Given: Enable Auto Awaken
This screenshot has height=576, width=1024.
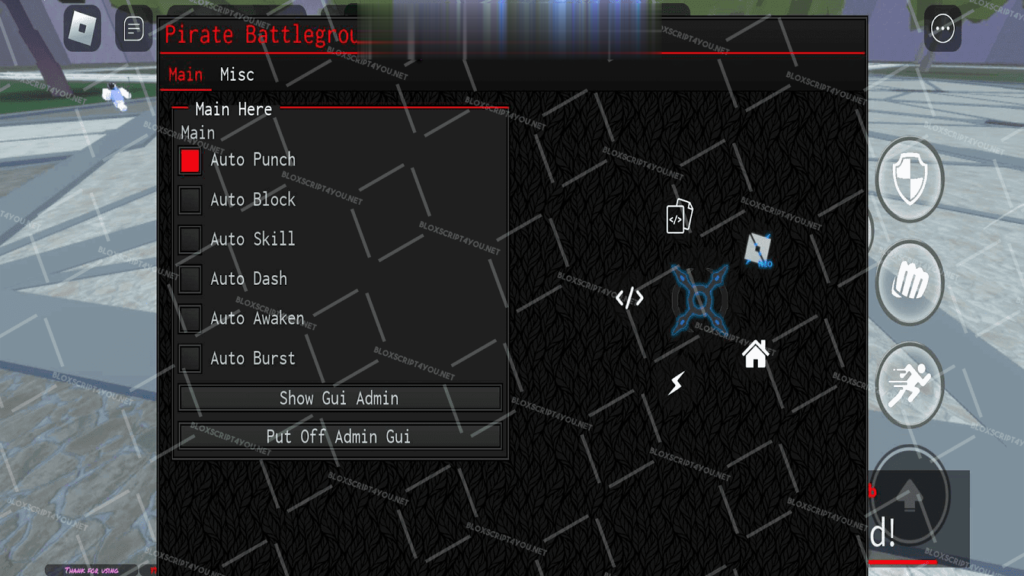Looking at the screenshot, I should point(190,319).
